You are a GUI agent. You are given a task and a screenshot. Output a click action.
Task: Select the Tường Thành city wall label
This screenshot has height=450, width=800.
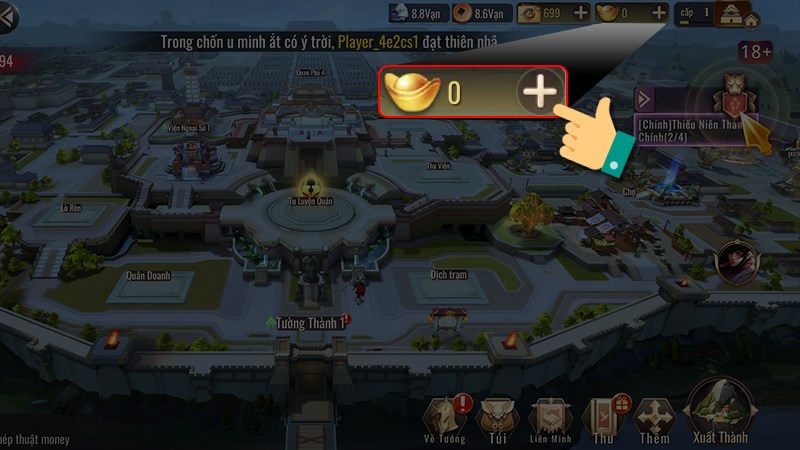point(310,323)
